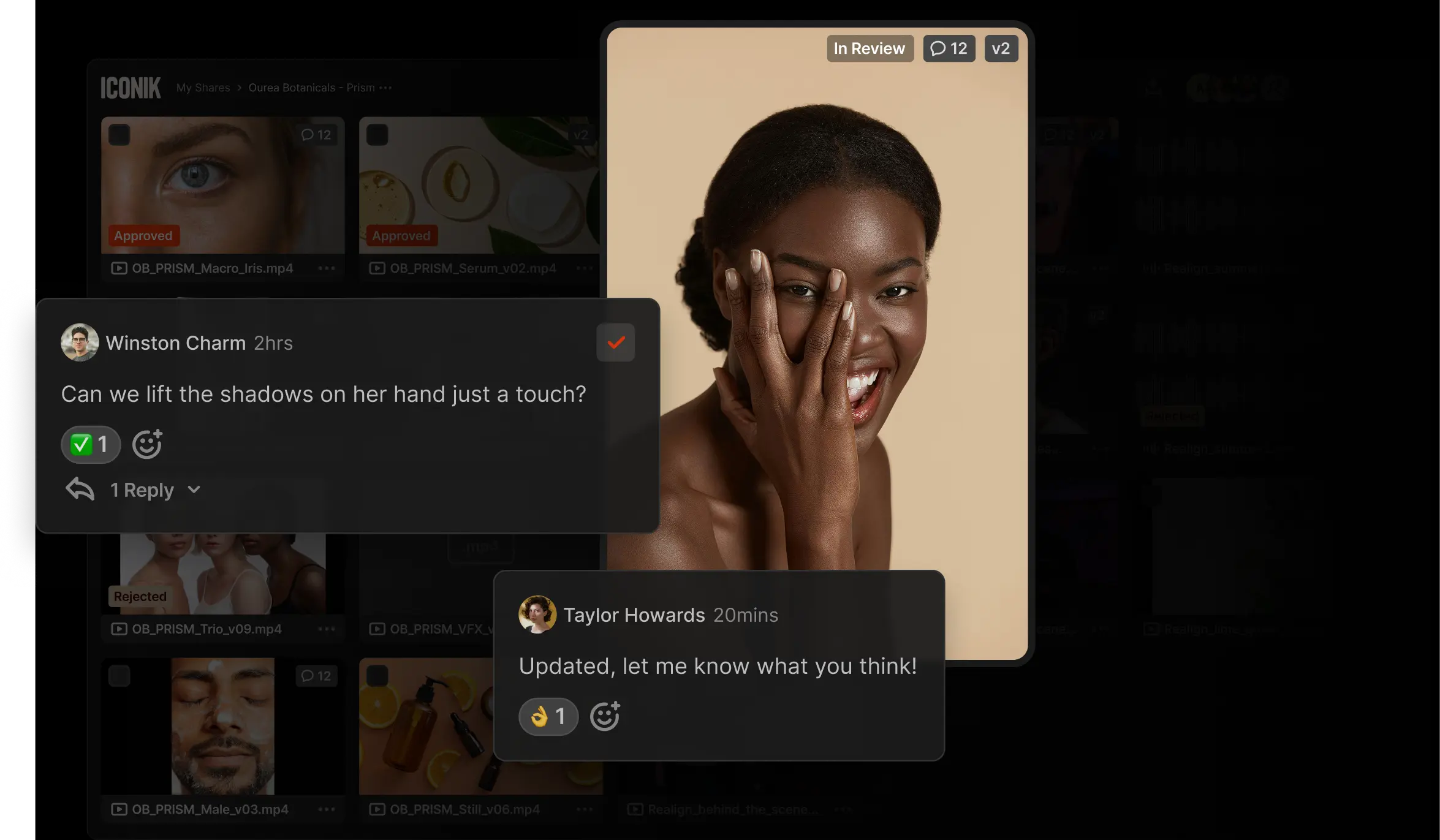Click the play icon next to OB_PRISM_Trio_v09.mp4
Viewport: 1440px width, 840px height.
[x=119, y=629]
